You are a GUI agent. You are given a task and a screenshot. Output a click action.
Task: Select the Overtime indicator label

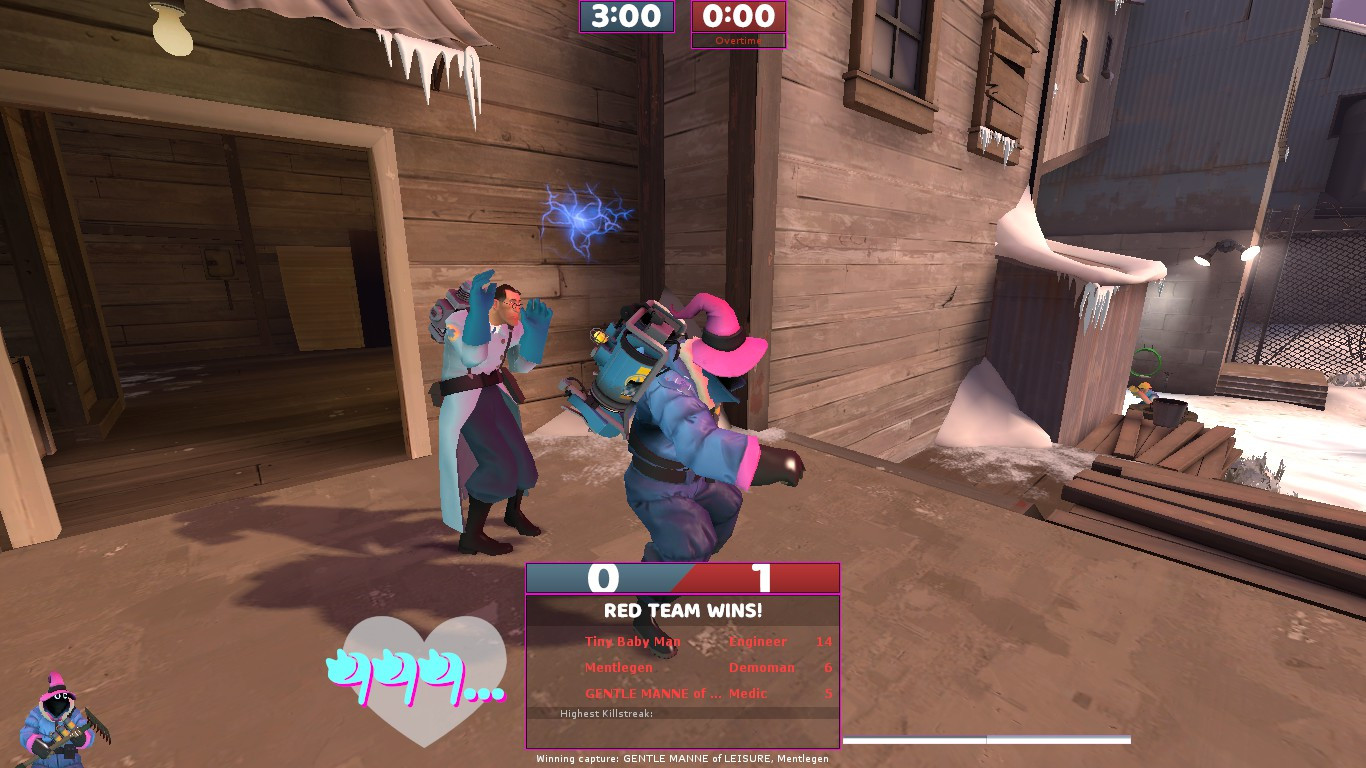738,41
